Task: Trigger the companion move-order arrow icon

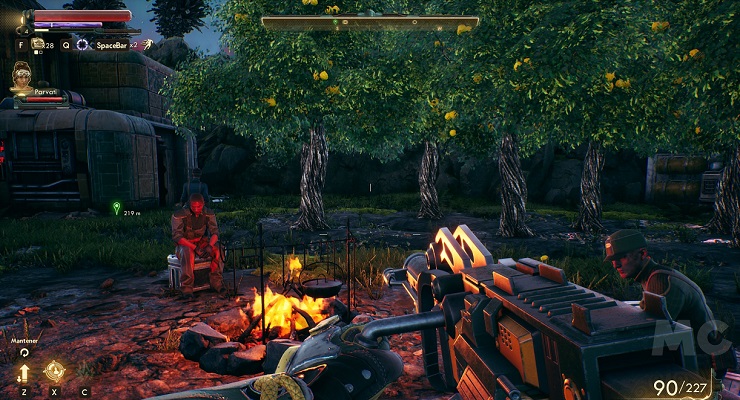Action: click(x=24, y=373)
